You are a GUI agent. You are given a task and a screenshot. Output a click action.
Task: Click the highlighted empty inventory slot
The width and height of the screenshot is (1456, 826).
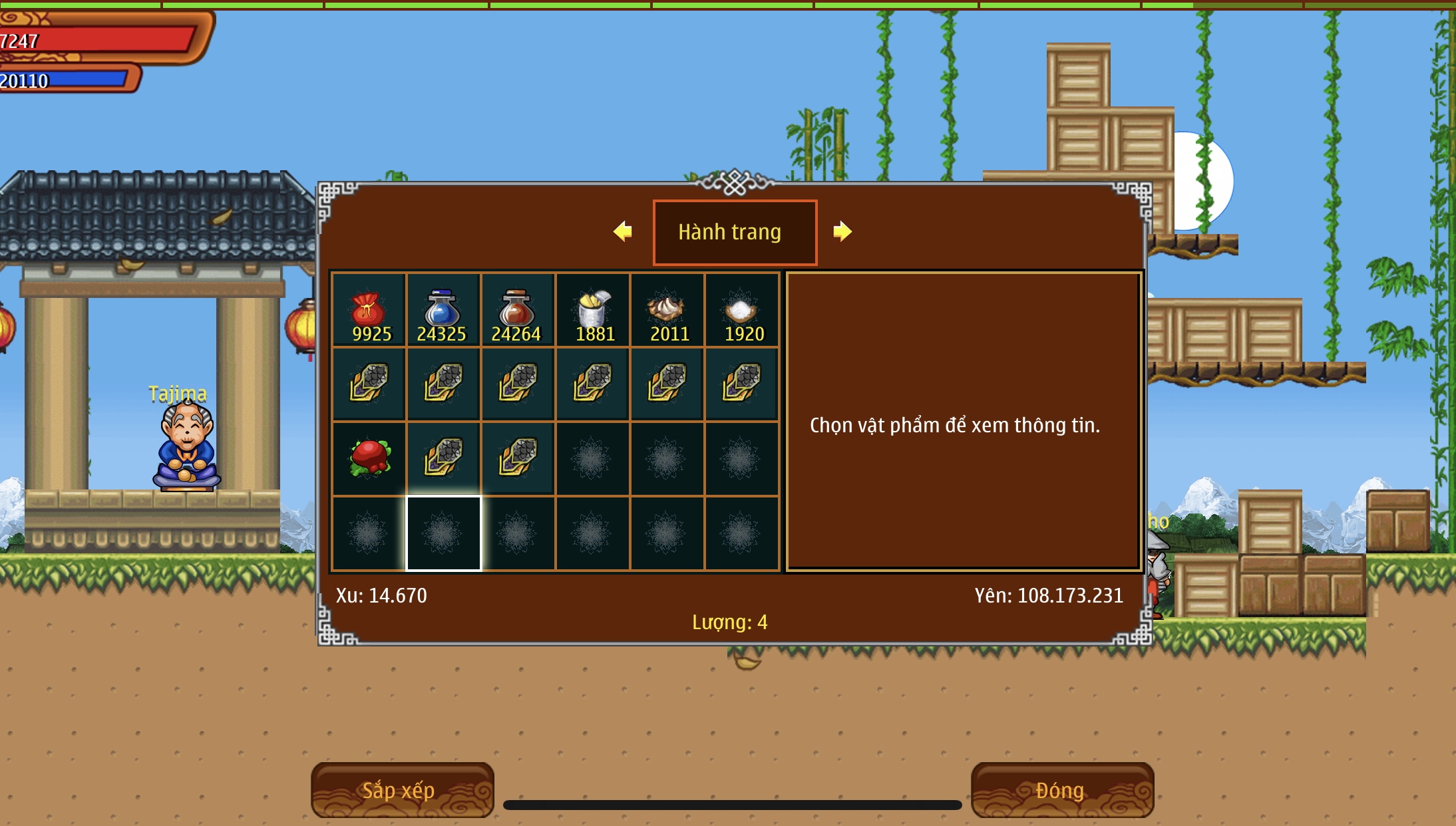[443, 533]
